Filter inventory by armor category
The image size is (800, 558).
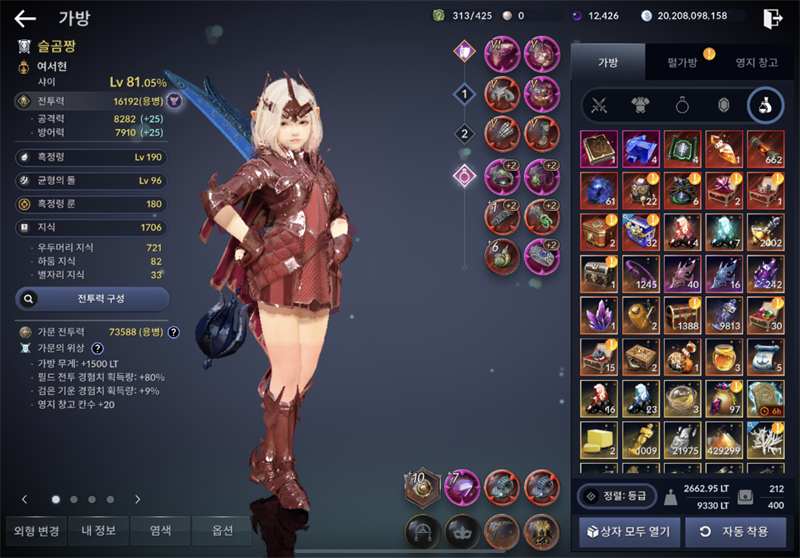click(641, 105)
